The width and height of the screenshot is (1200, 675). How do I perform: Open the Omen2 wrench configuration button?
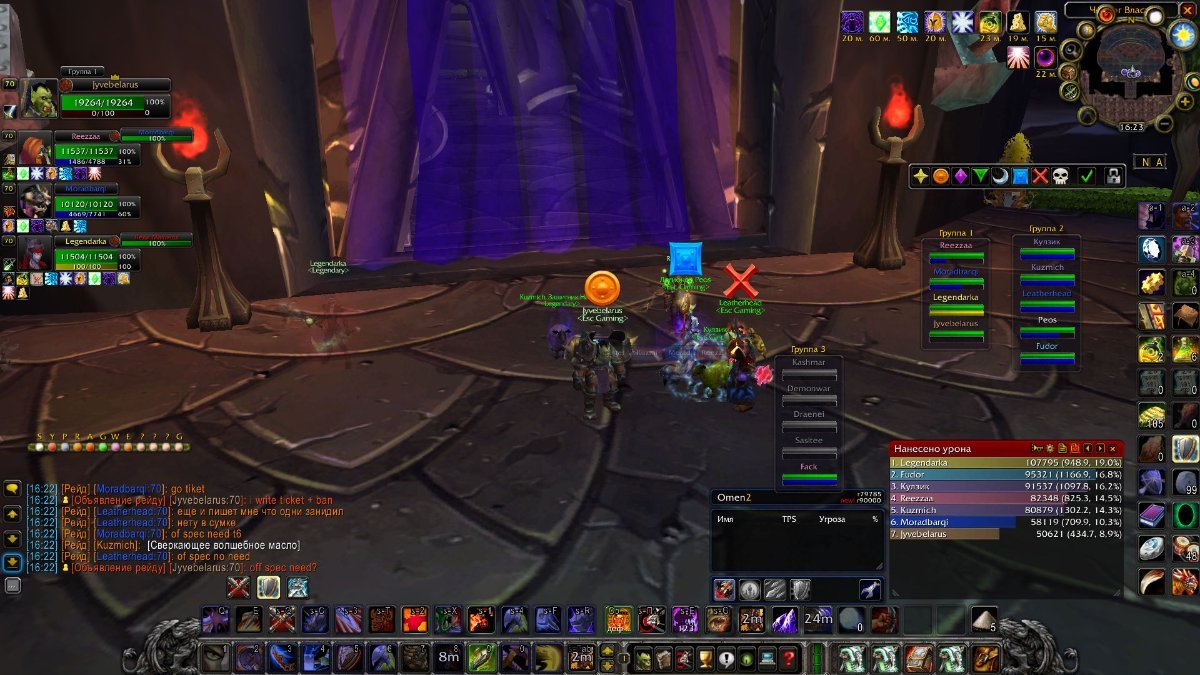pyautogui.click(x=867, y=589)
